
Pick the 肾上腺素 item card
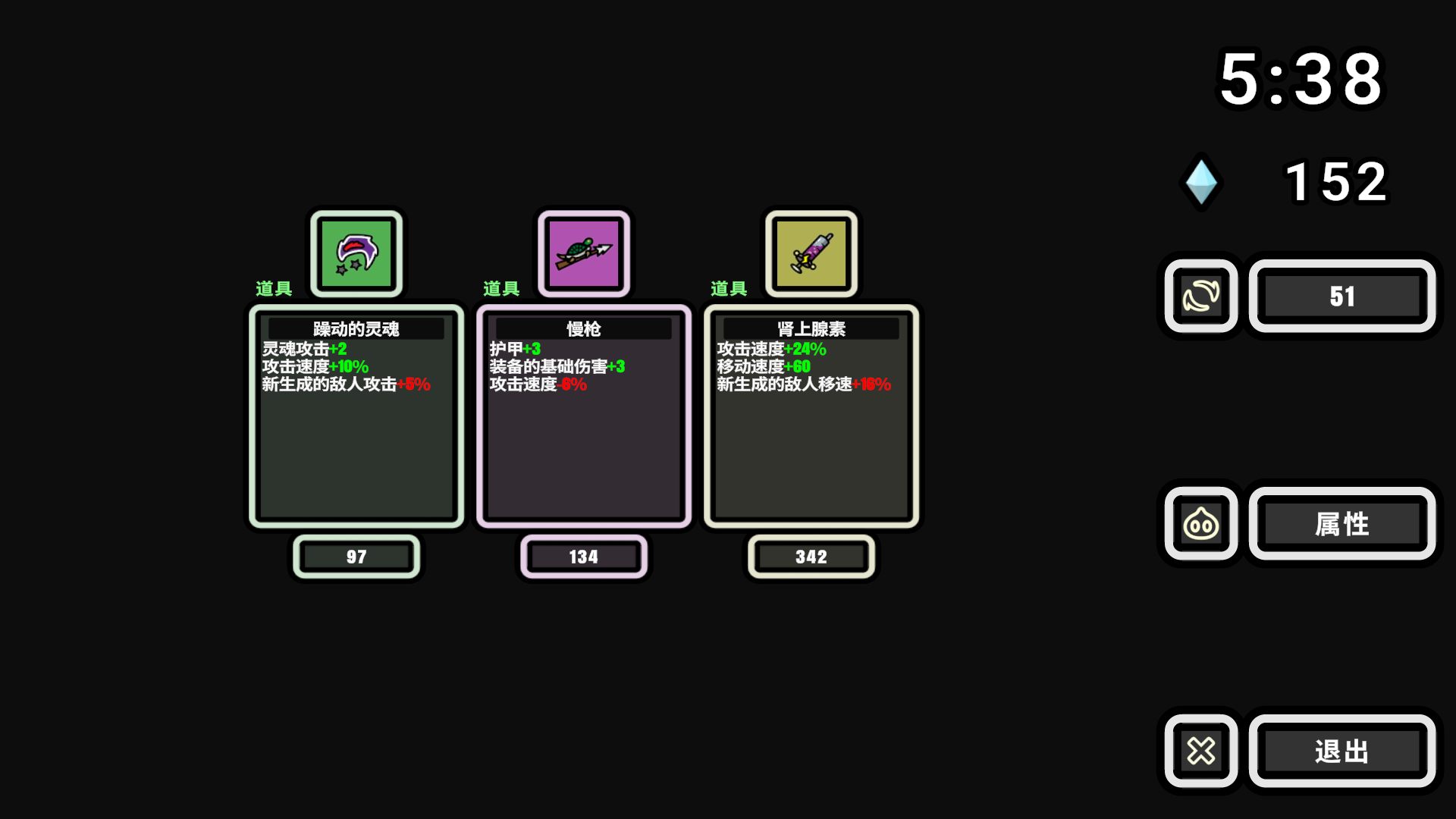click(x=811, y=416)
